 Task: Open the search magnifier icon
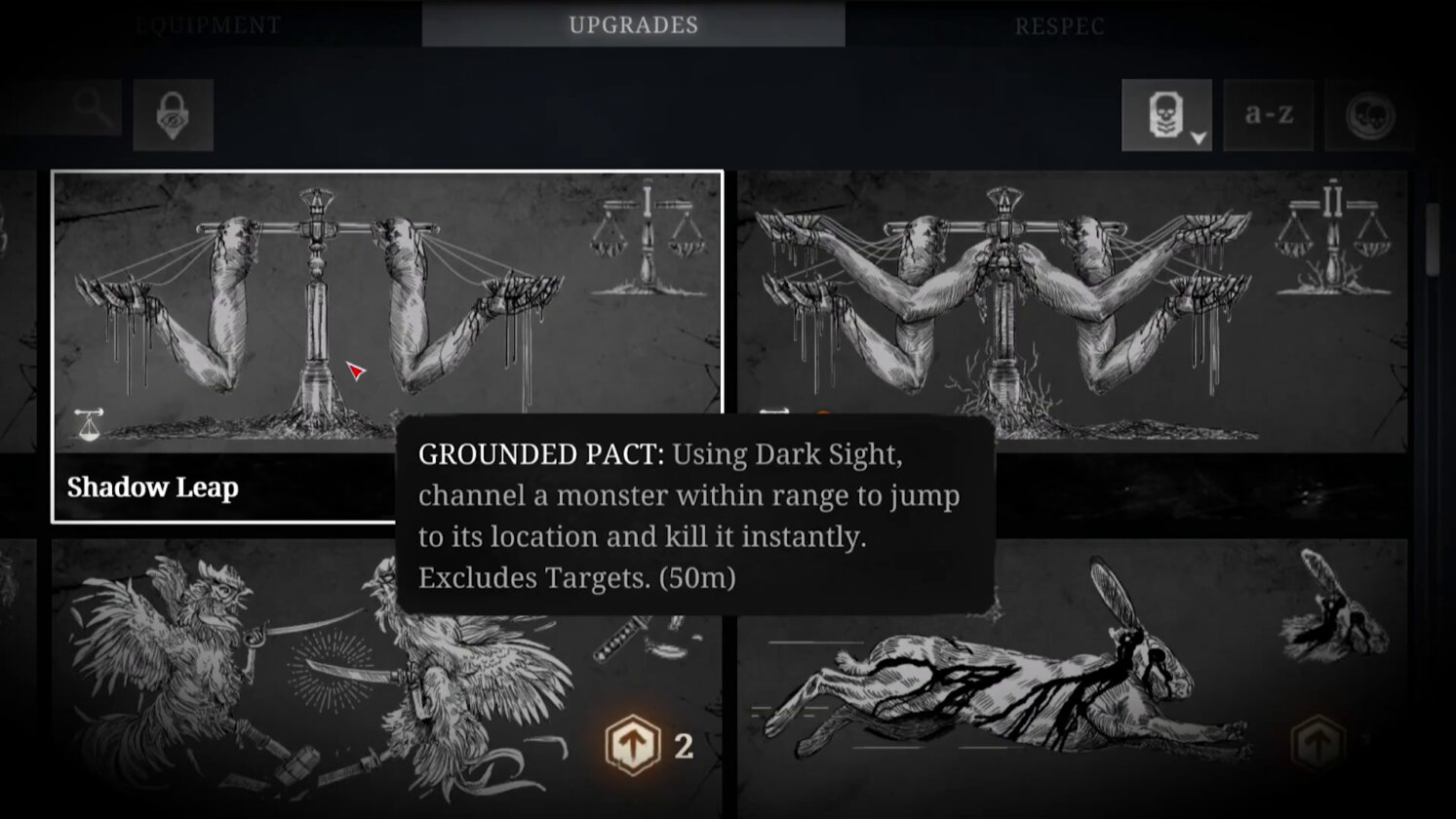[93, 107]
